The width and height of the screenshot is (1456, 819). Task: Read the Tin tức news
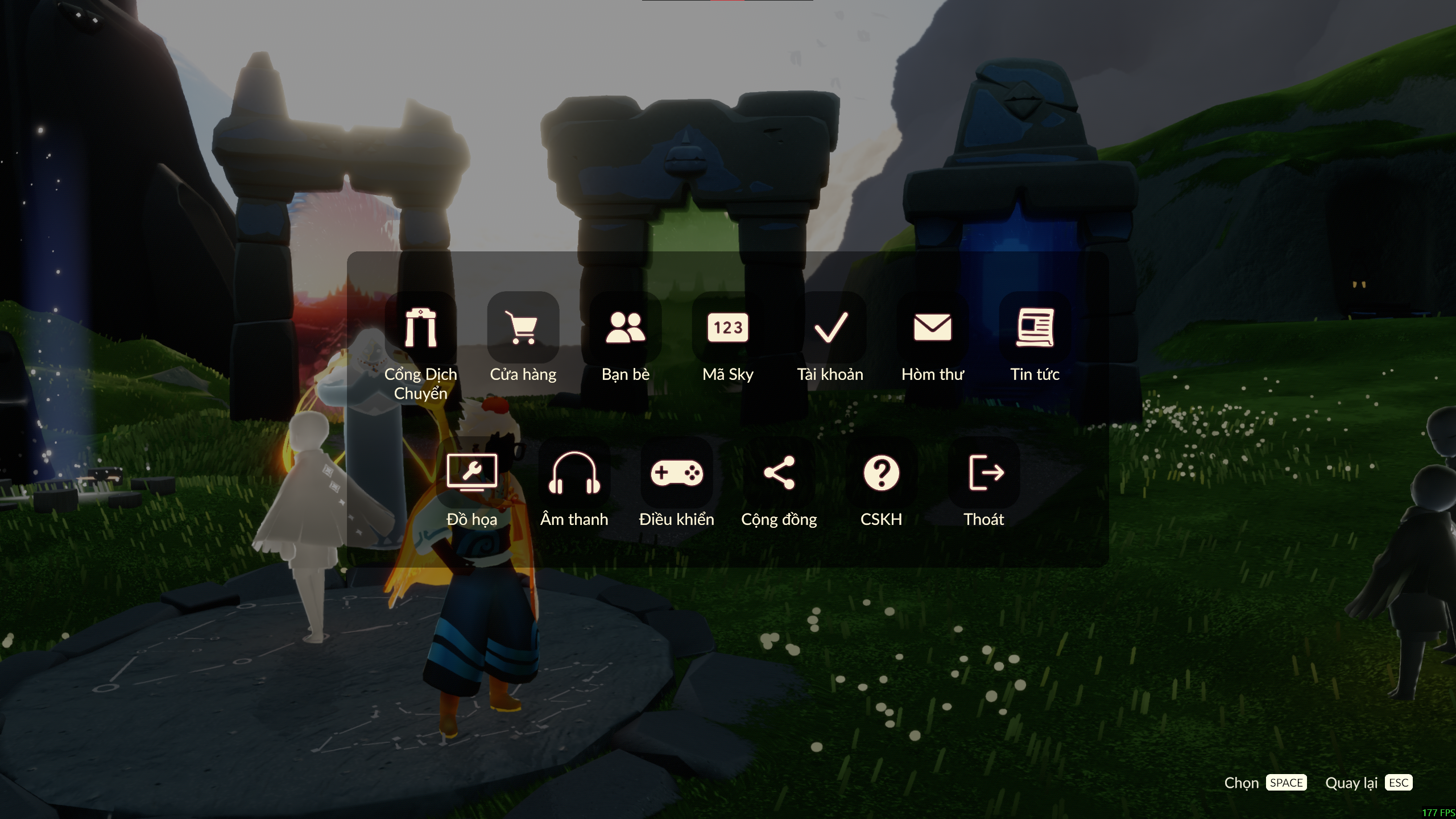click(x=1035, y=328)
